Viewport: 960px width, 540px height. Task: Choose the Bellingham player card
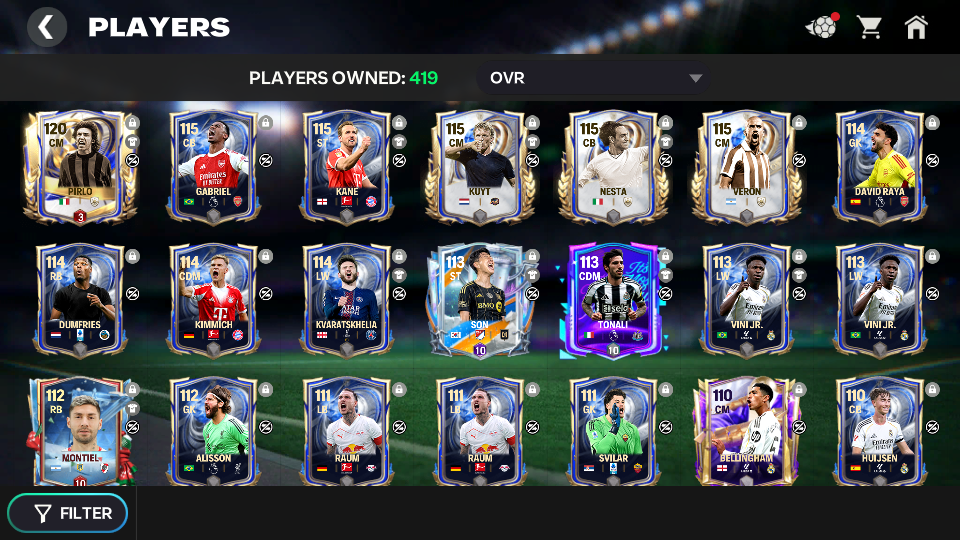point(746,430)
